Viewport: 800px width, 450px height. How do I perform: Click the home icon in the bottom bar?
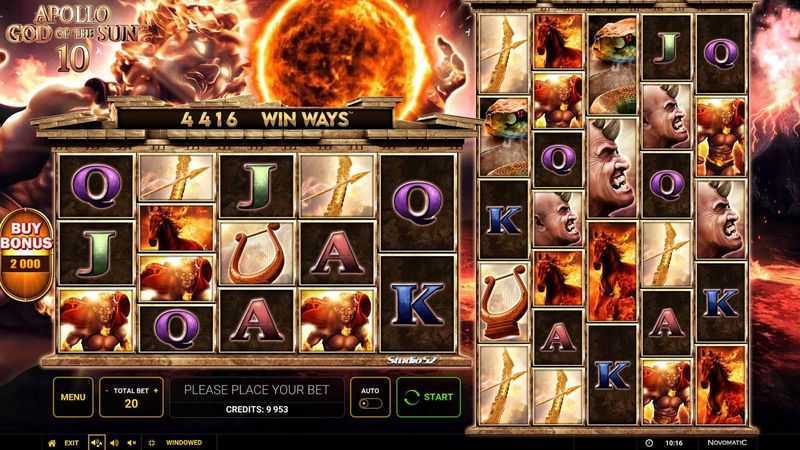coord(52,442)
